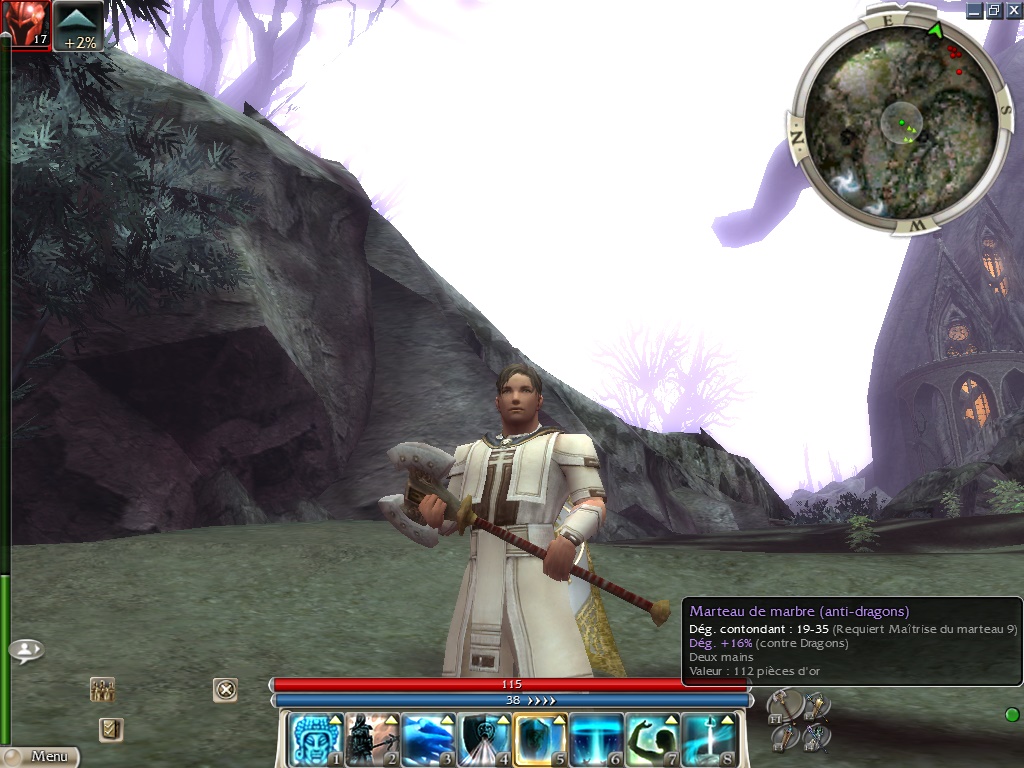Open the party members icon
Screen dimensions: 1024x768
pyautogui.click(x=102, y=689)
